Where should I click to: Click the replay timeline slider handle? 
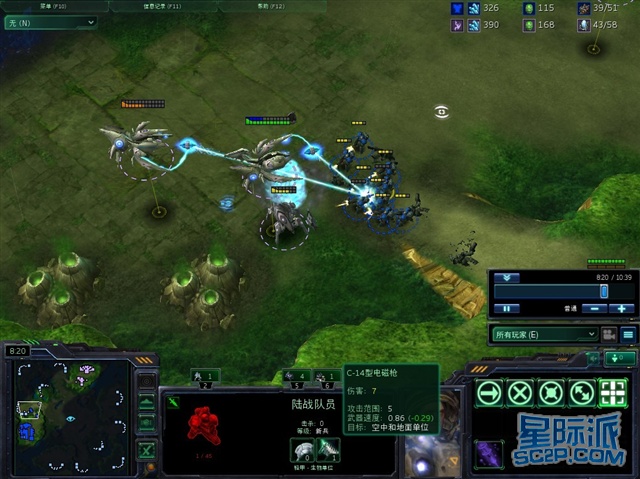tap(603, 290)
